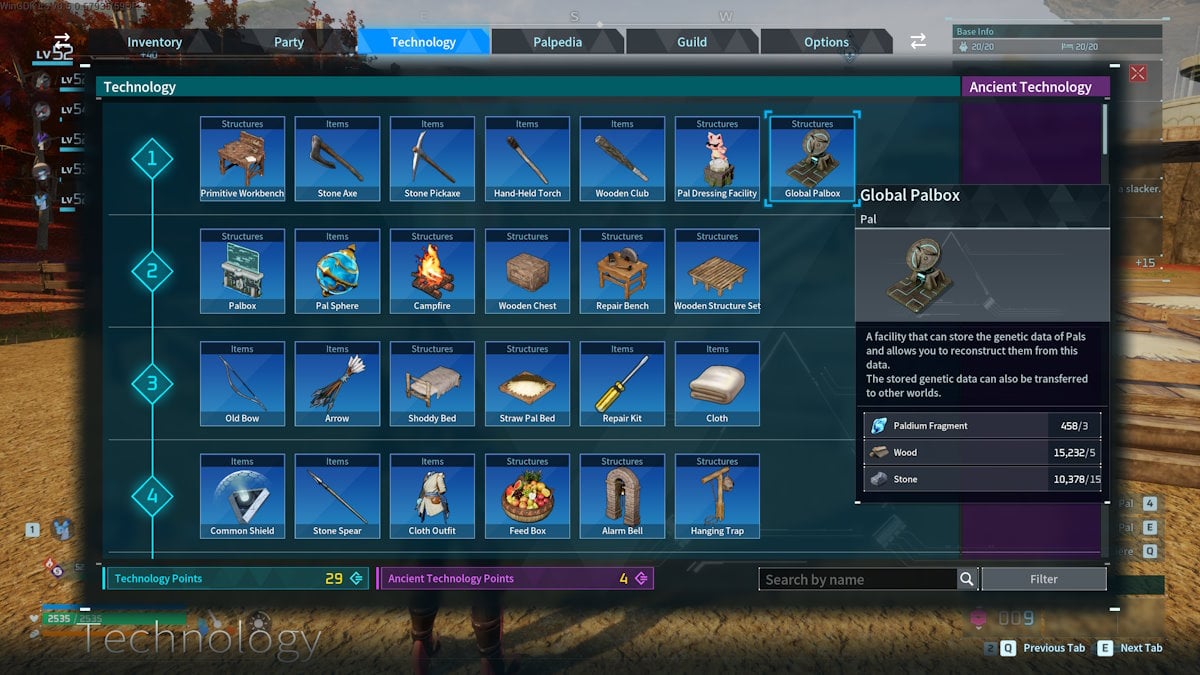Switch to the Inventory tab

[154, 42]
